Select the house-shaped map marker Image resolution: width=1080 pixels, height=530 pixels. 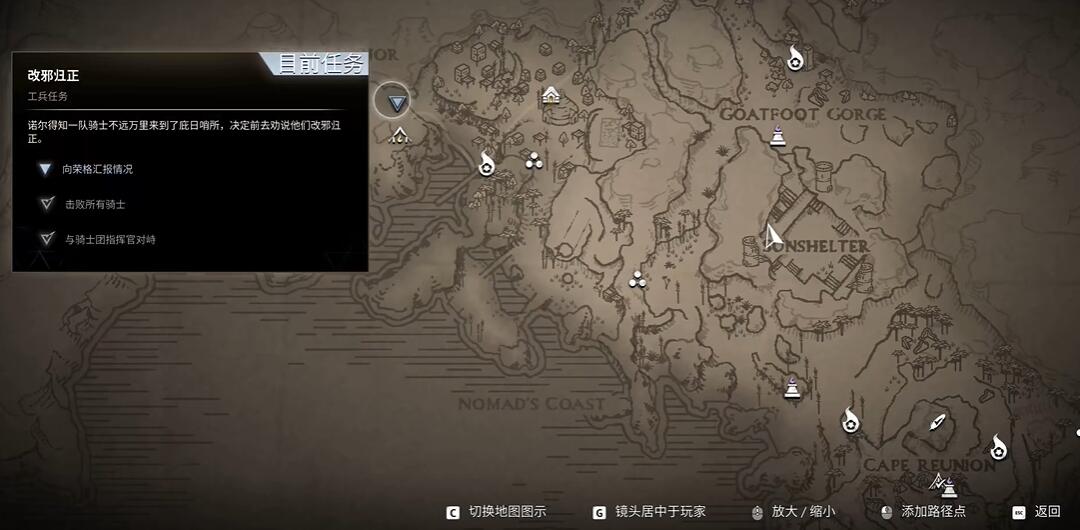[550, 95]
